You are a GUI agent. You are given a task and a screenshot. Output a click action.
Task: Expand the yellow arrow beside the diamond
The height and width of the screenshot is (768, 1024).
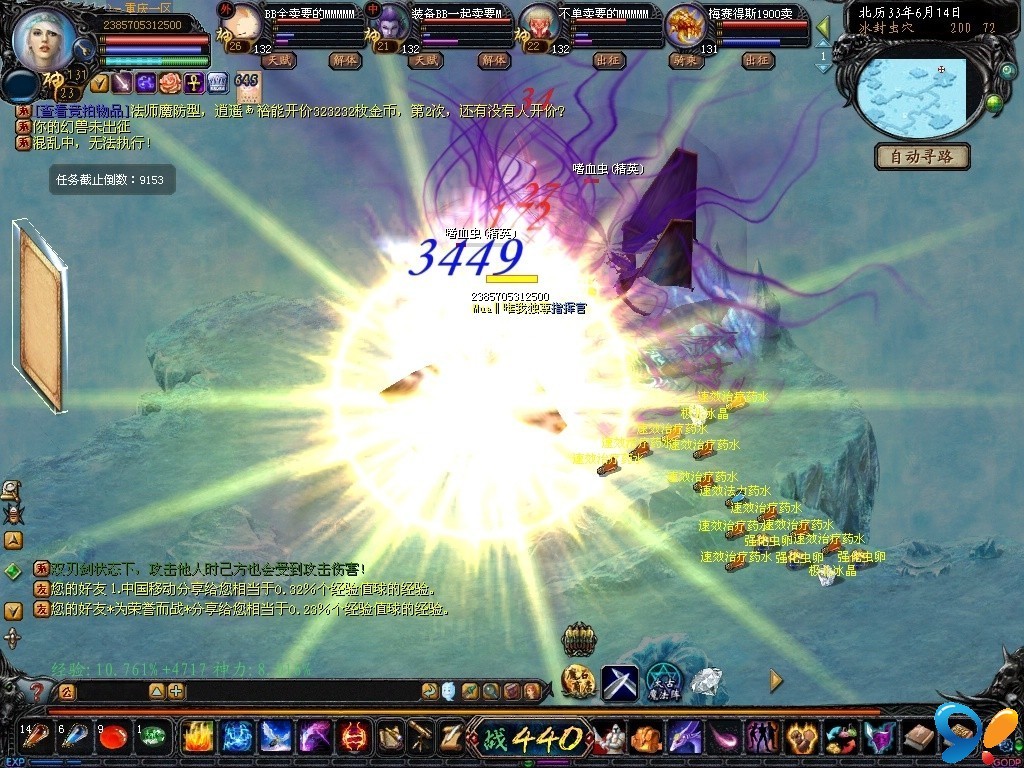coord(776,681)
